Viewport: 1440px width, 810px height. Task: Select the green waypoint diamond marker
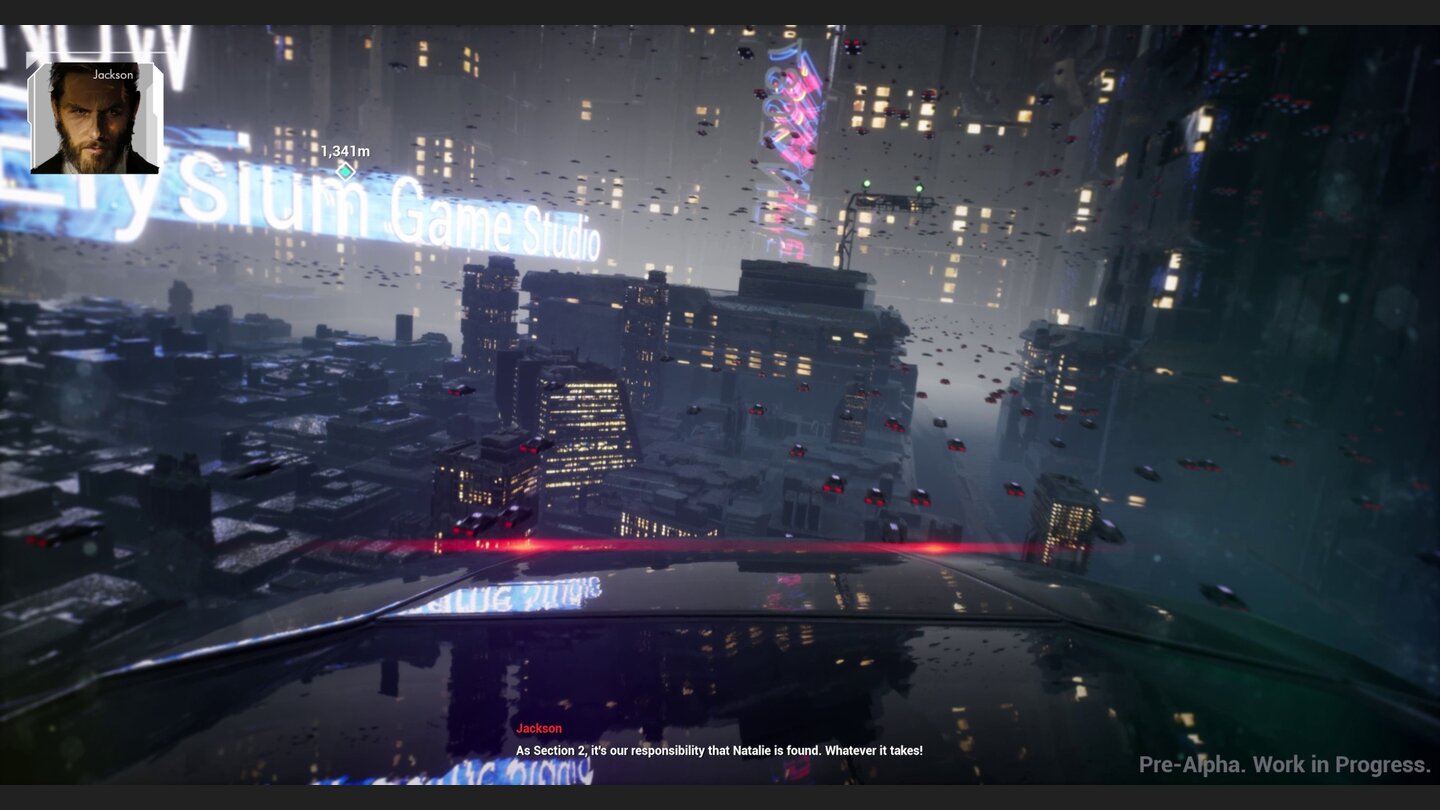pos(345,170)
